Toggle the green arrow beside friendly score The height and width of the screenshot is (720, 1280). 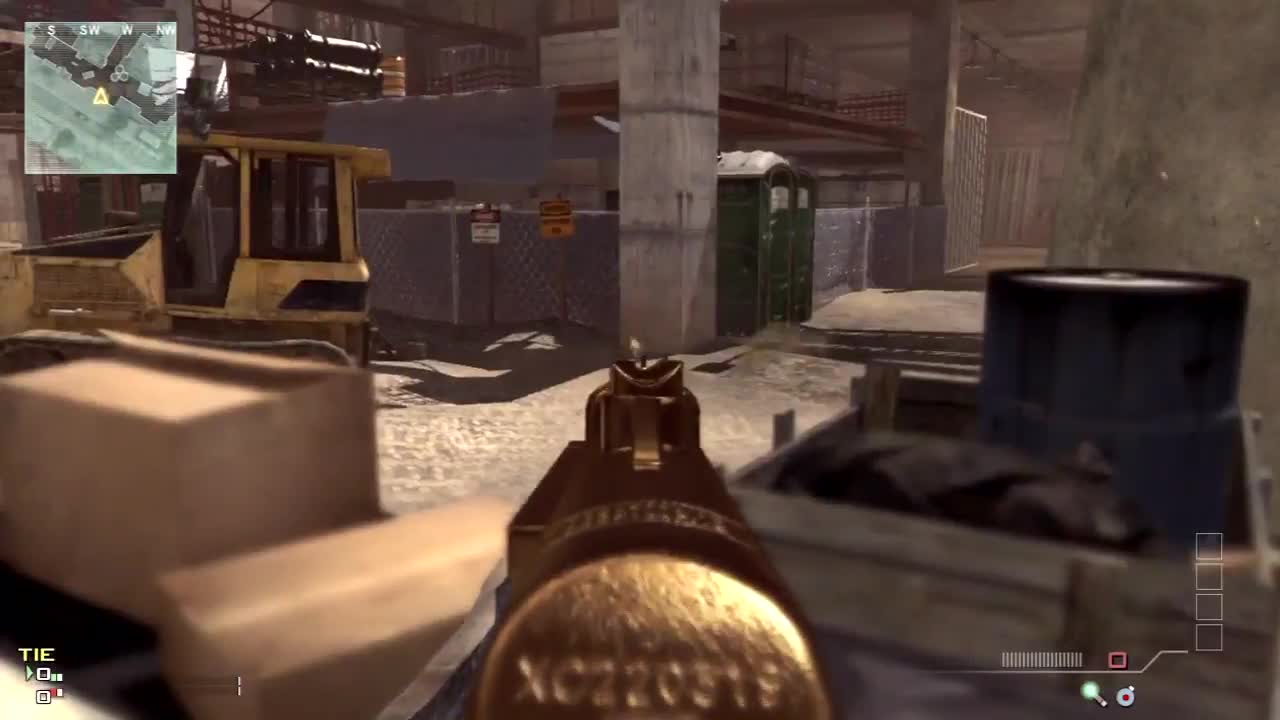[28, 672]
